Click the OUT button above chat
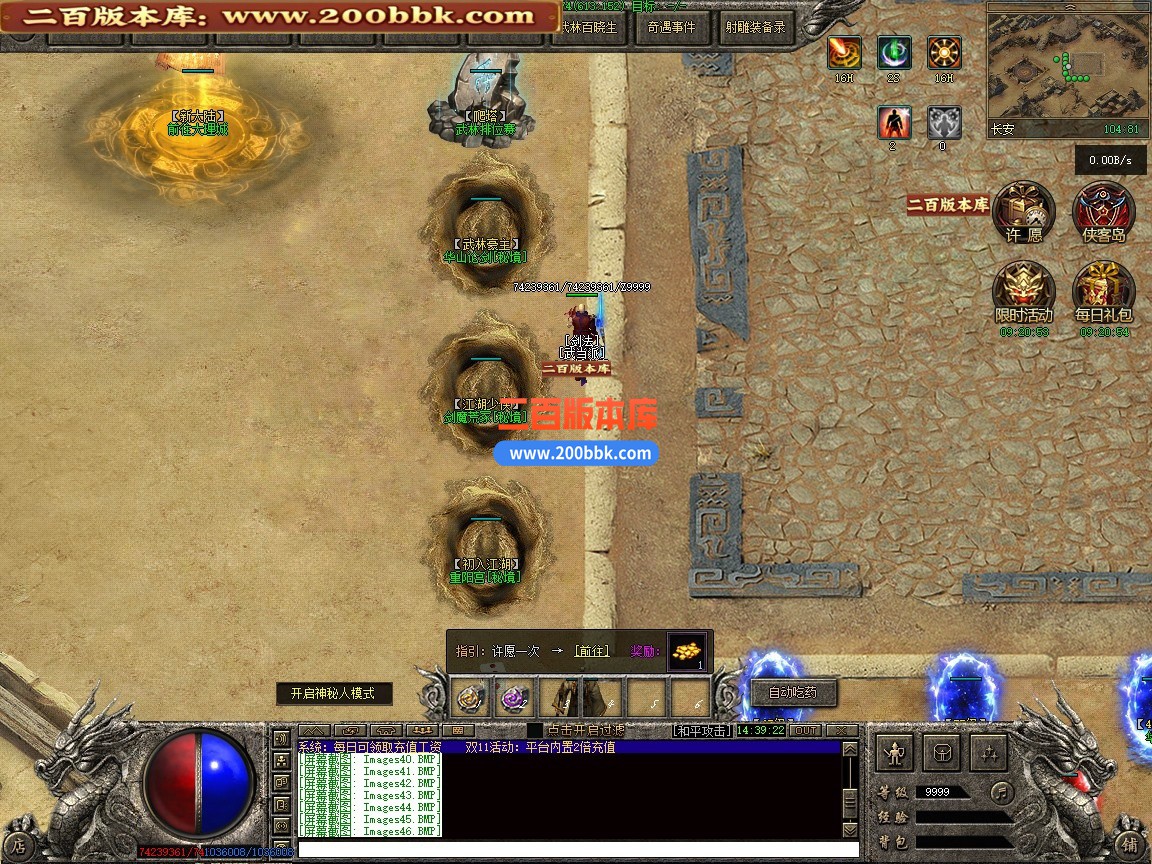Image resolution: width=1152 pixels, height=864 pixels. click(x=805, y=731)
